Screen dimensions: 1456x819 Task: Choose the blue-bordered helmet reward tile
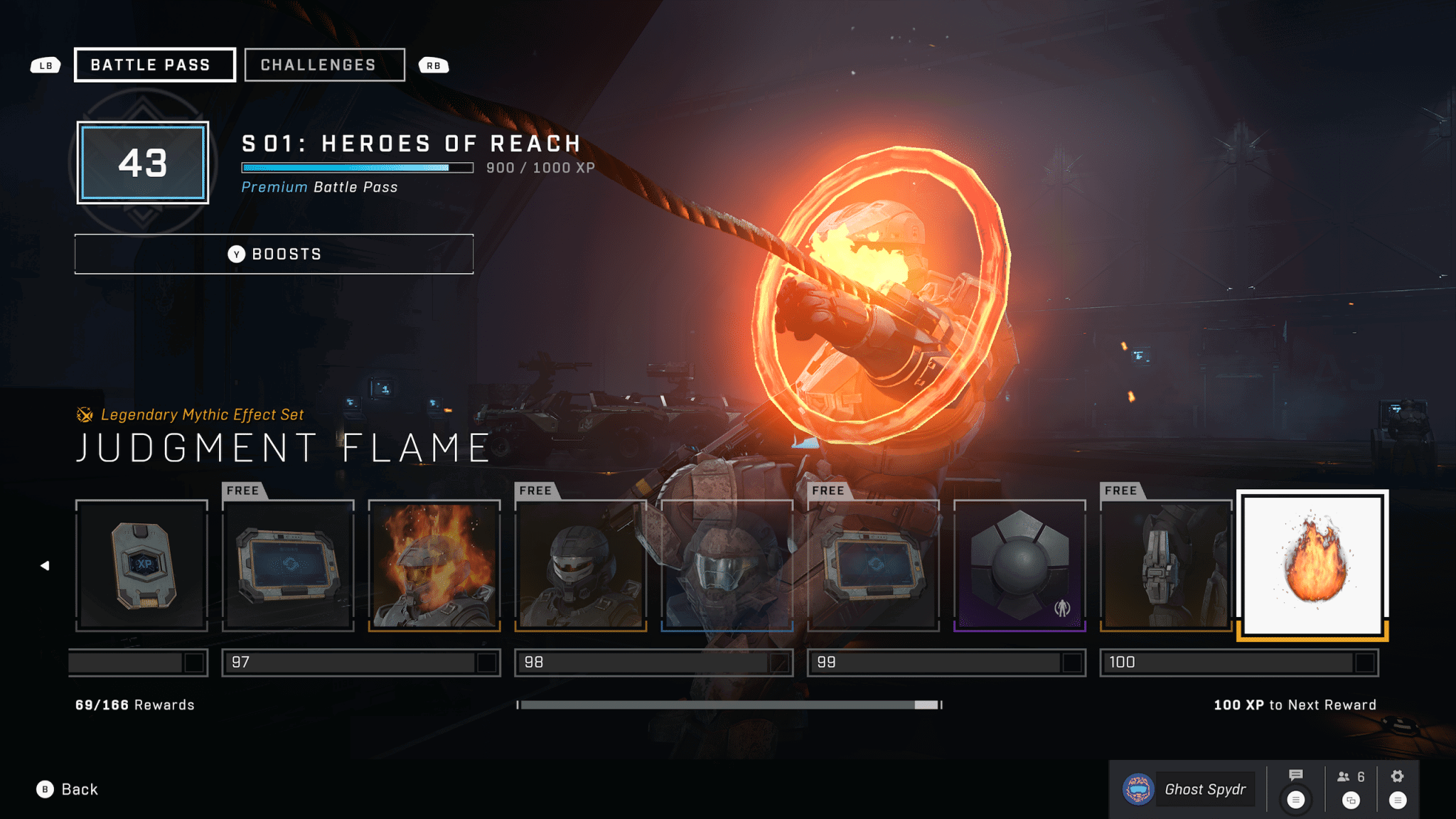727,565
